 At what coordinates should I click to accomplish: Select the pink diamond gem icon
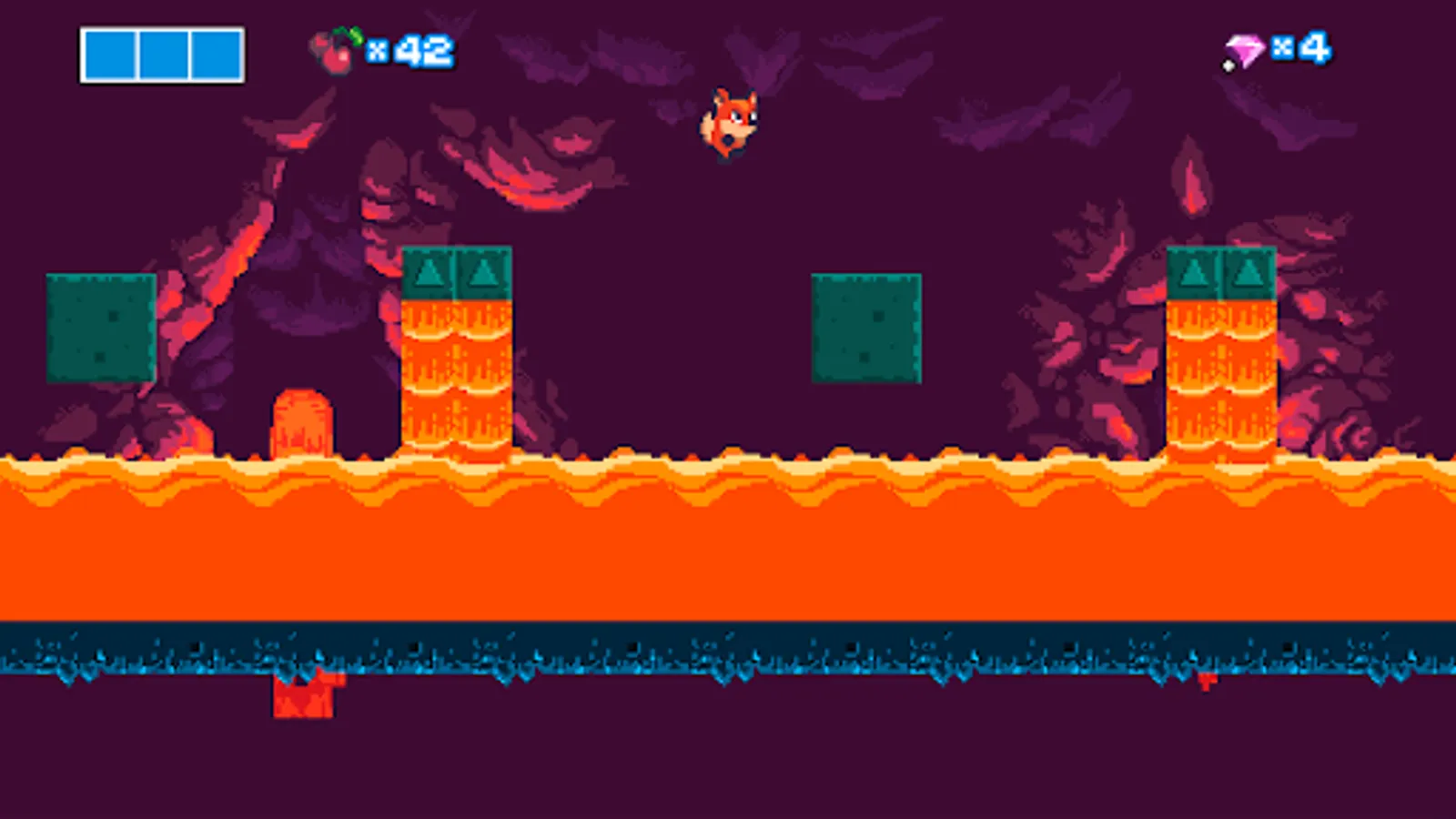point(1245,50)
